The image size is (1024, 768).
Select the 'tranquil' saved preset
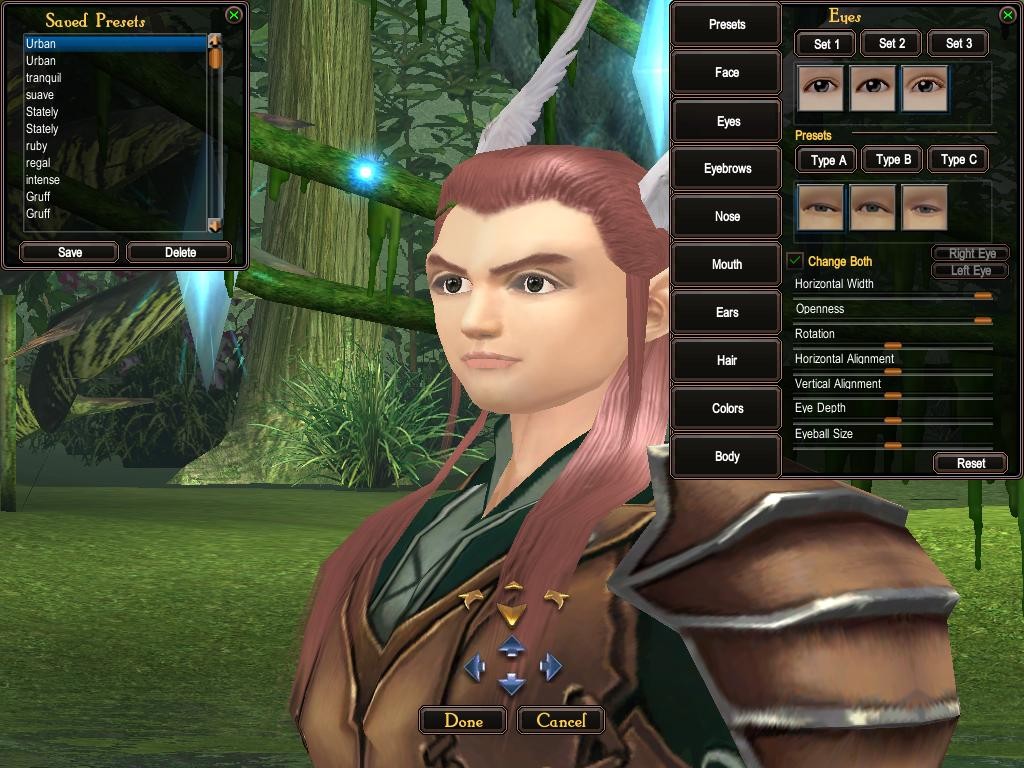click(x=44, y=78)
